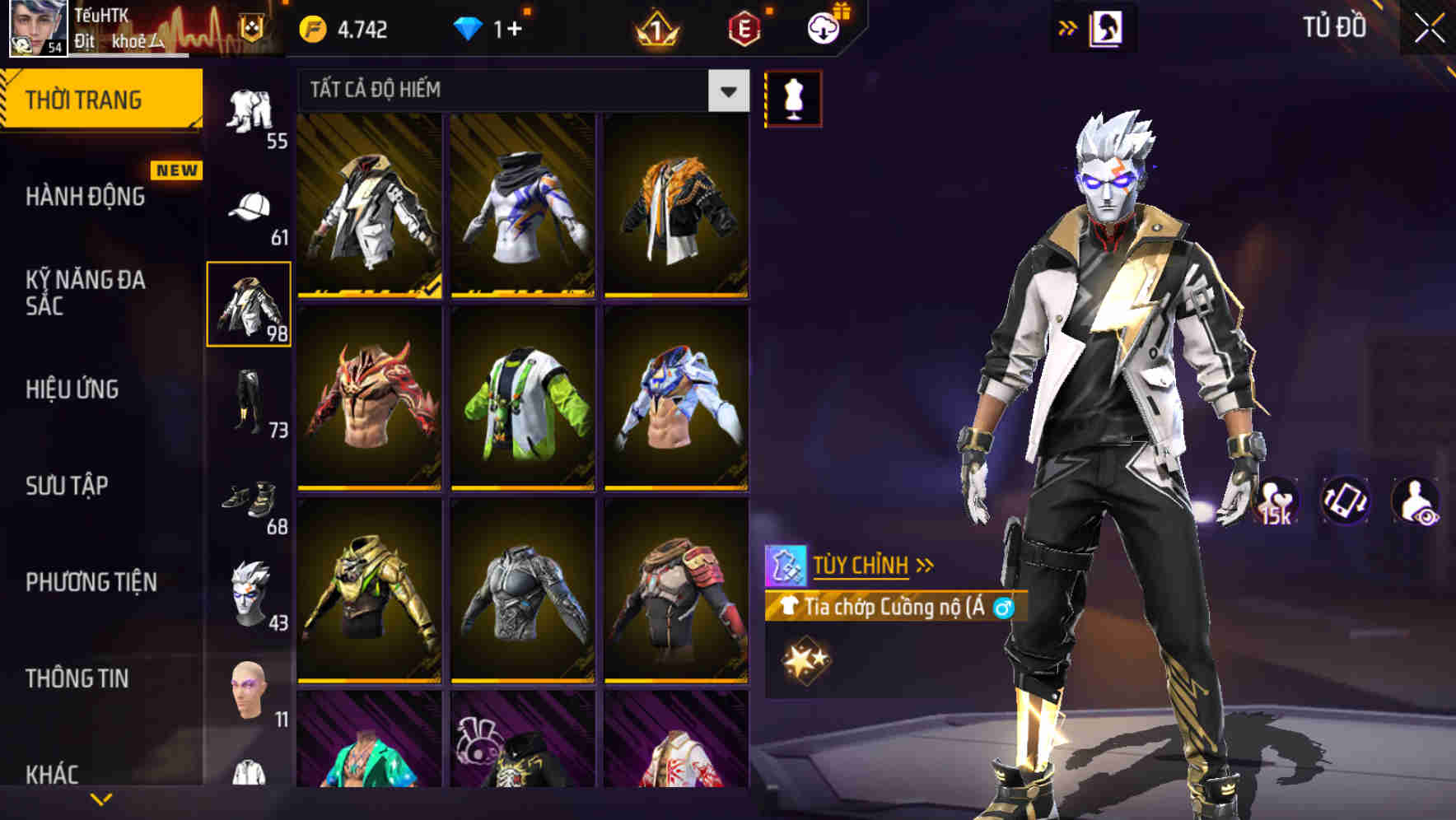
Task: Open the cloud download gift icon
Action: click(824, 27)
